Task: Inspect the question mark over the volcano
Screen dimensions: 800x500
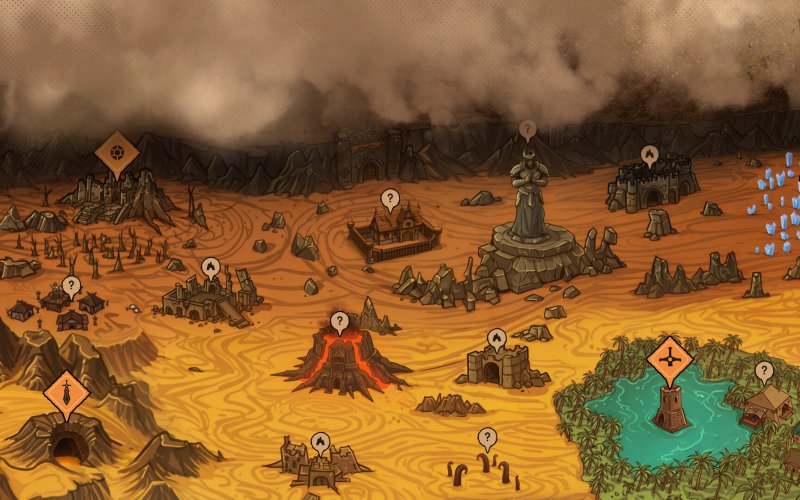Action: pos(340,321)
